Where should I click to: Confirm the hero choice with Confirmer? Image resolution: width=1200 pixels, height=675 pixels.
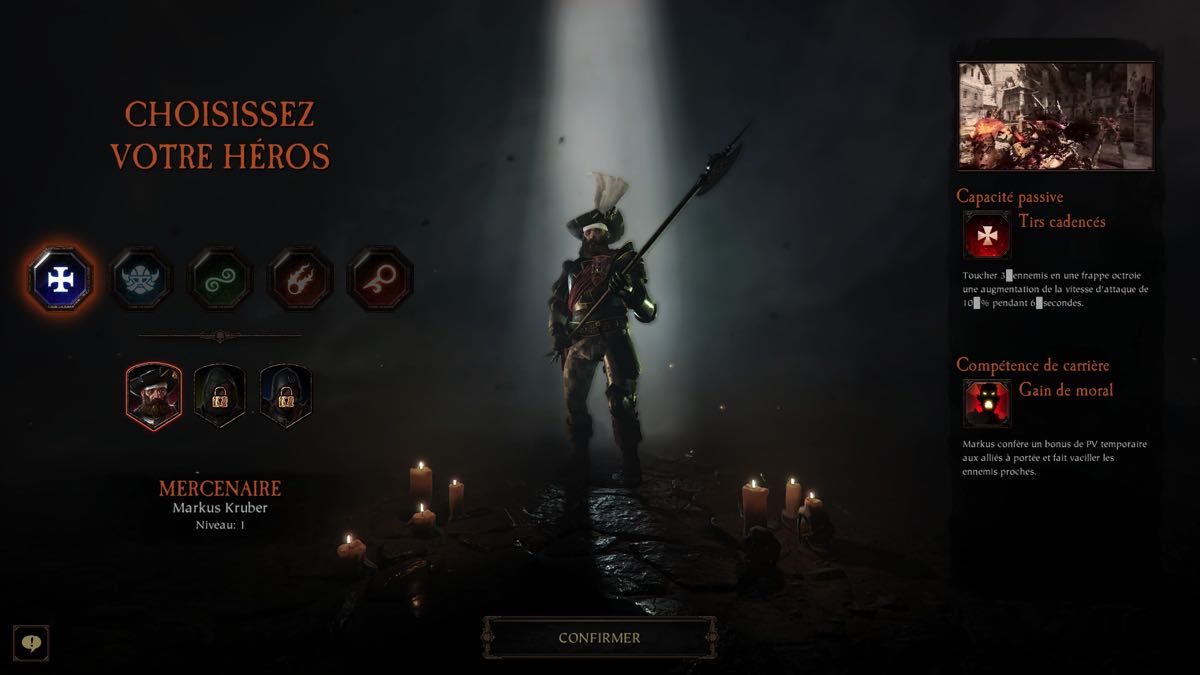599,637
